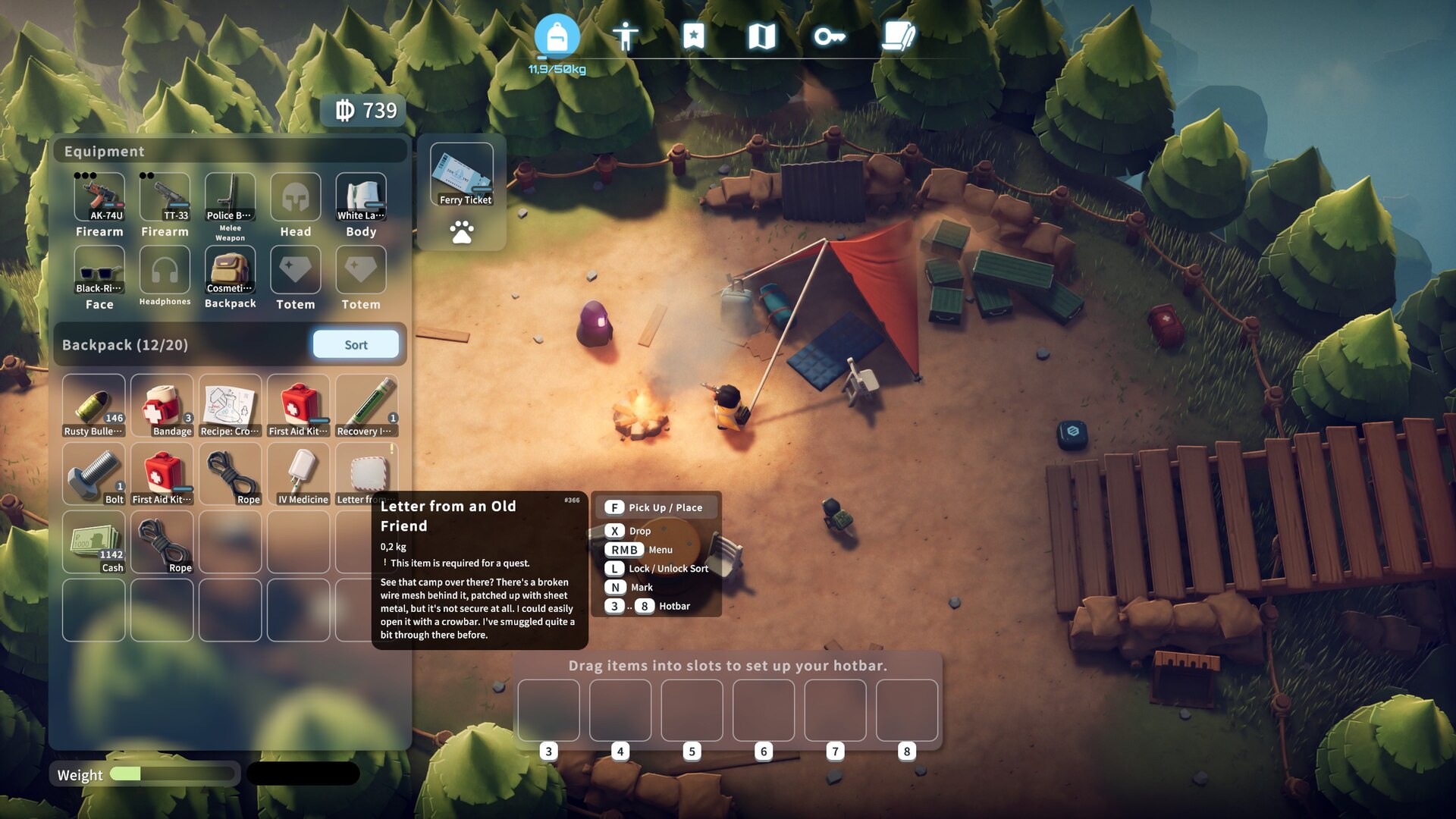Click the Recipe blueprint item
Viewport: 1456px width, 819px height.
[230, 406]
